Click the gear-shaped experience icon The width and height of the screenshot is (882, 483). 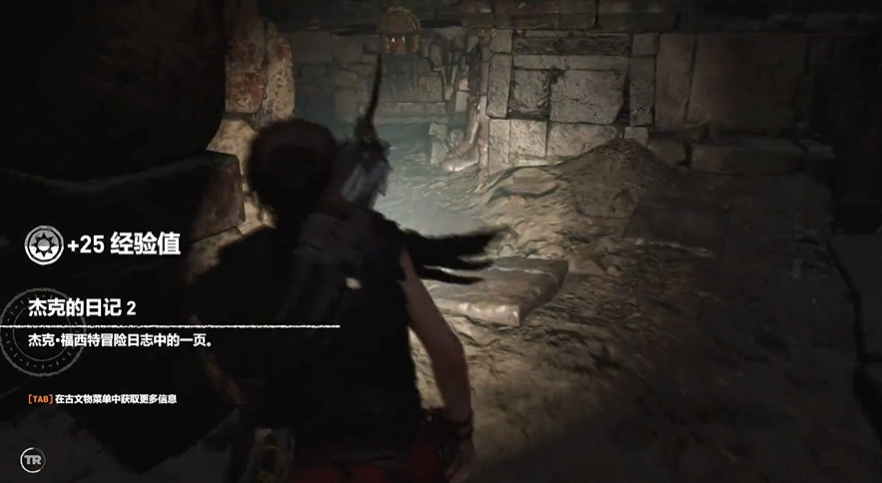coord(42,244)
